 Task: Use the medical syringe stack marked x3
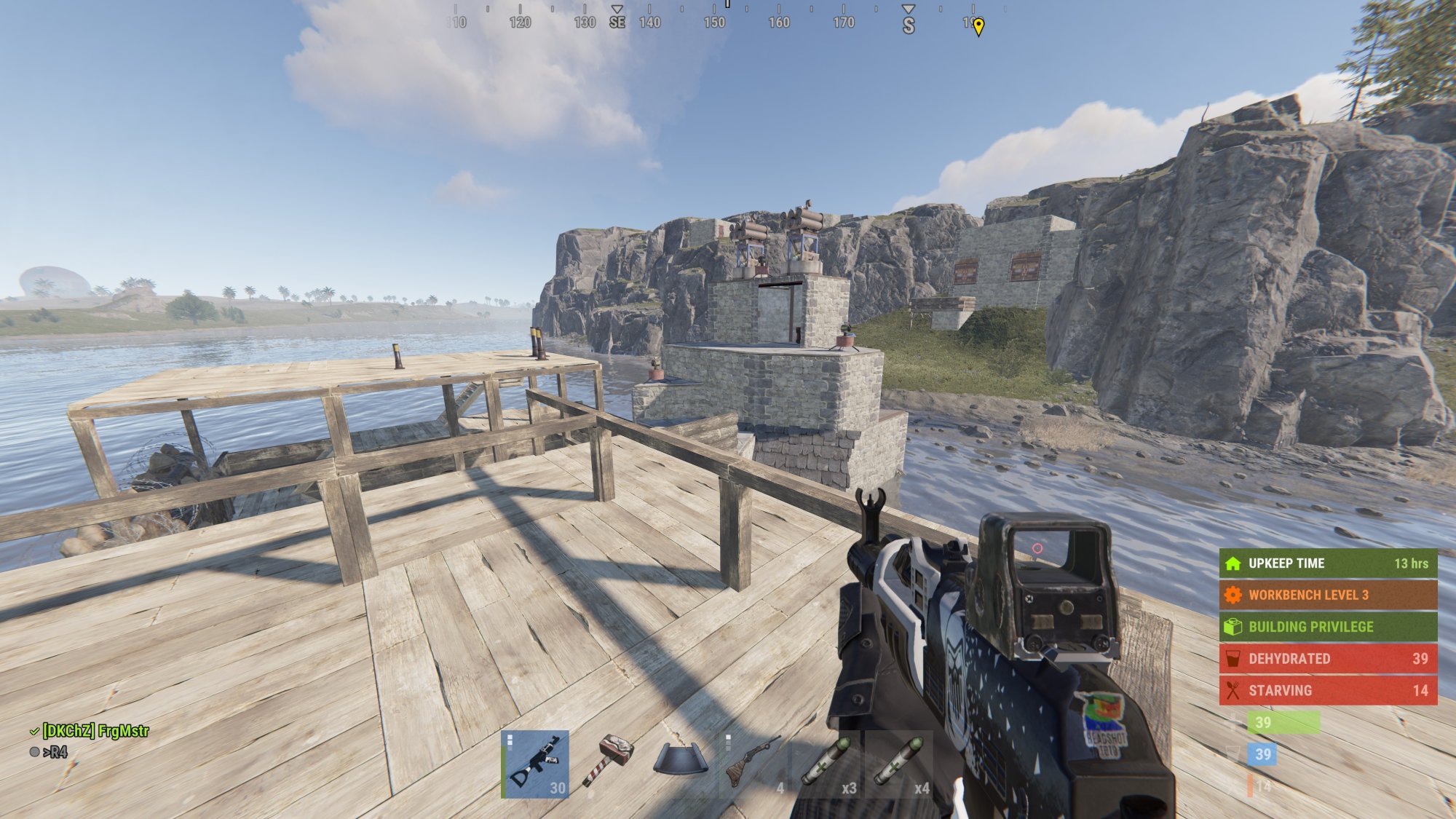[x=826, y=764]
